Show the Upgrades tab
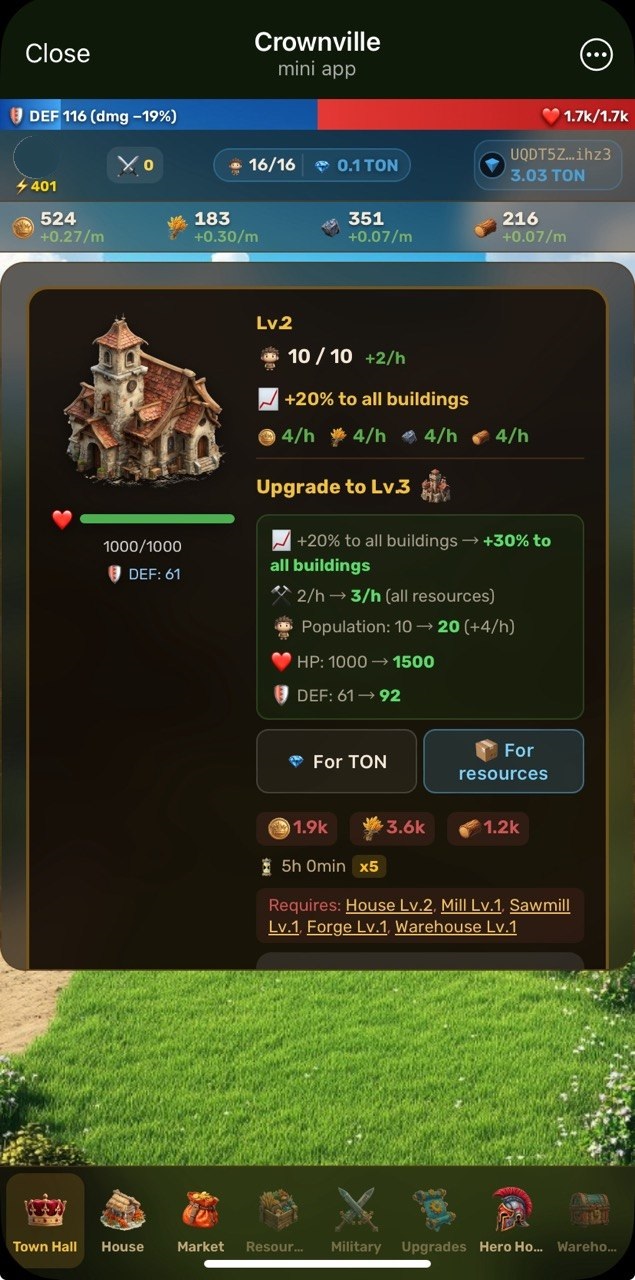Screen dimensions: 635x1280 (434, 1220)
